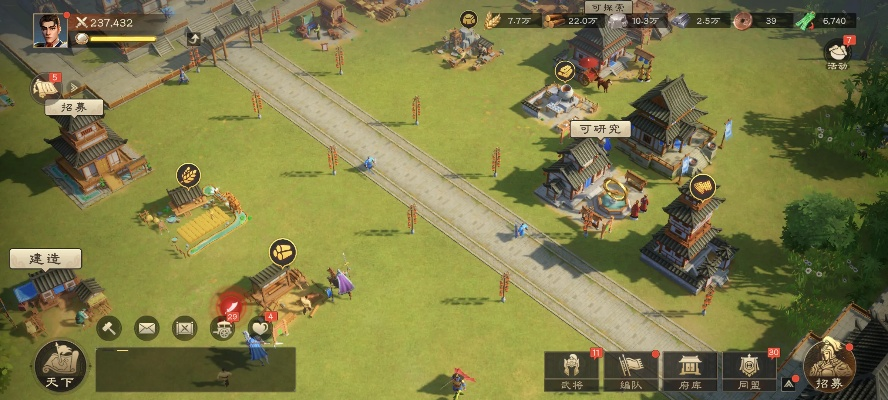Open the 武将 generals menu

click(571, 371)
